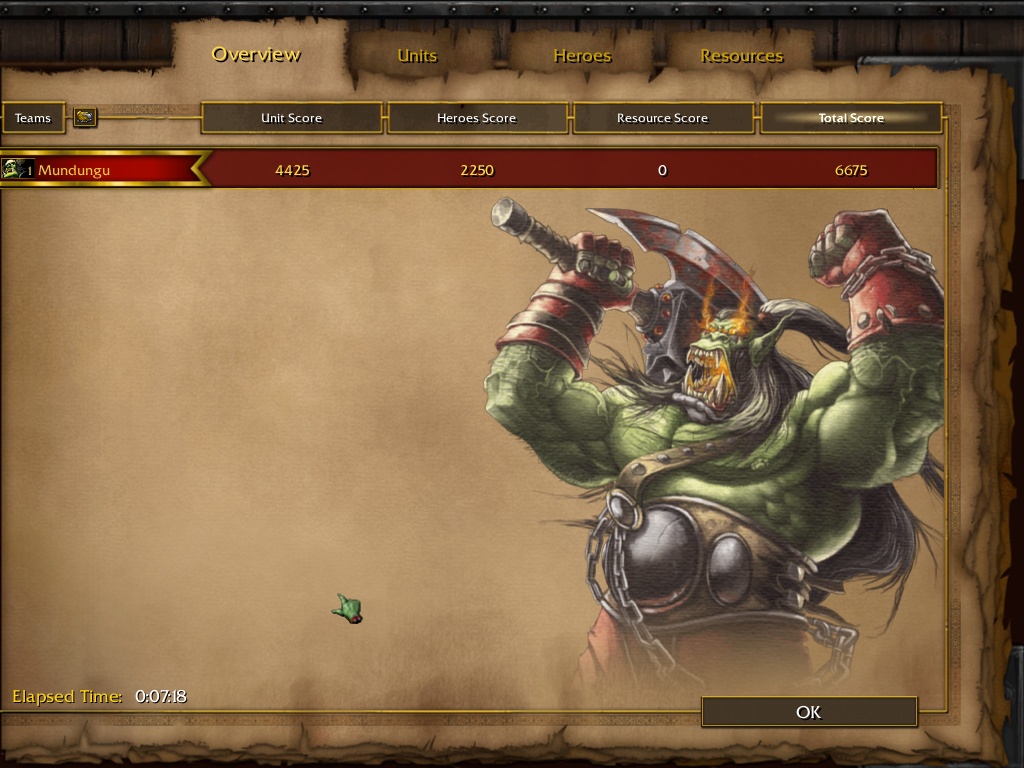Image resolution: width=1024 pixels, height=768 pixels.
Task: Open the Heroes tab
Action: (x=582, y=56)
